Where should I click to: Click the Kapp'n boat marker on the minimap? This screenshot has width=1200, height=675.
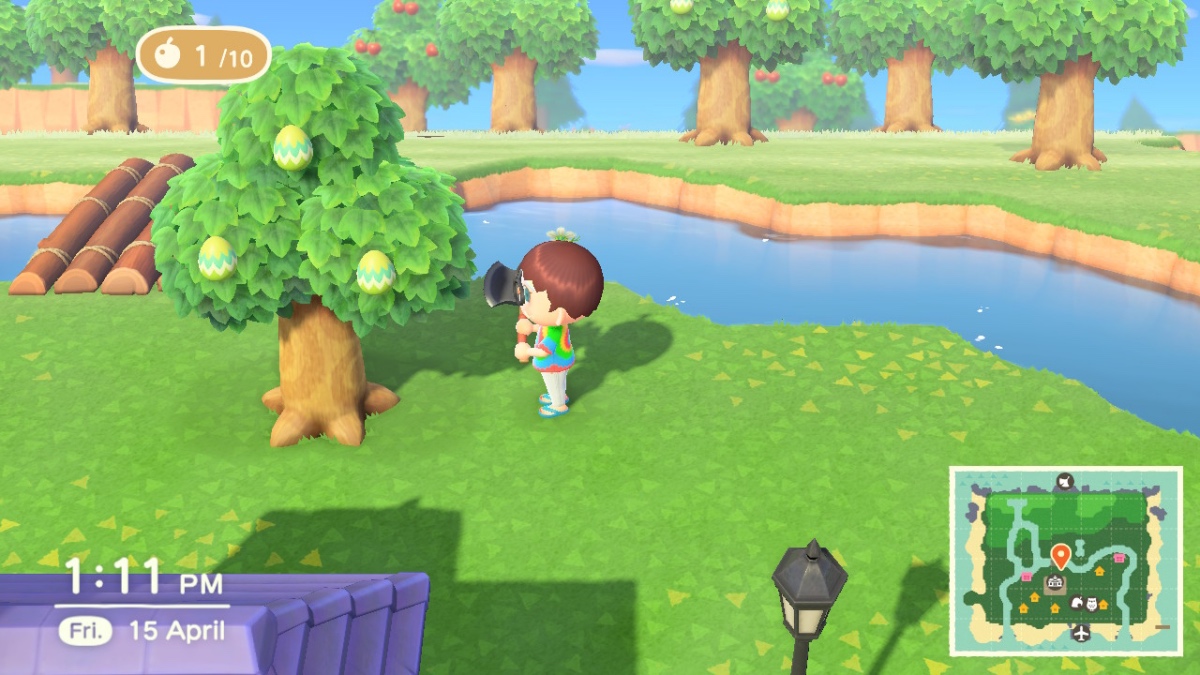[1065, 482]
